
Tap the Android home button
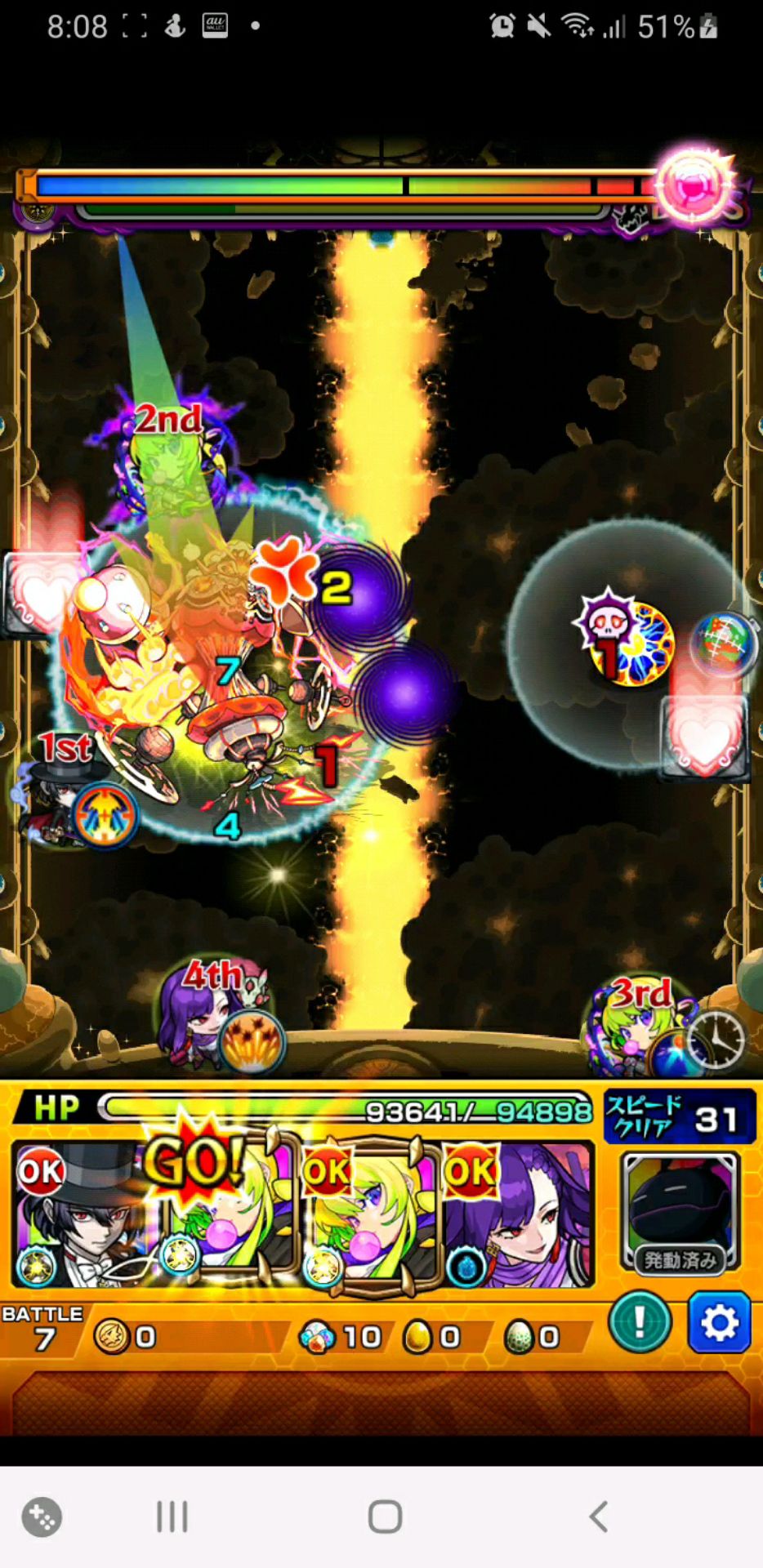tap(385, 1517)
